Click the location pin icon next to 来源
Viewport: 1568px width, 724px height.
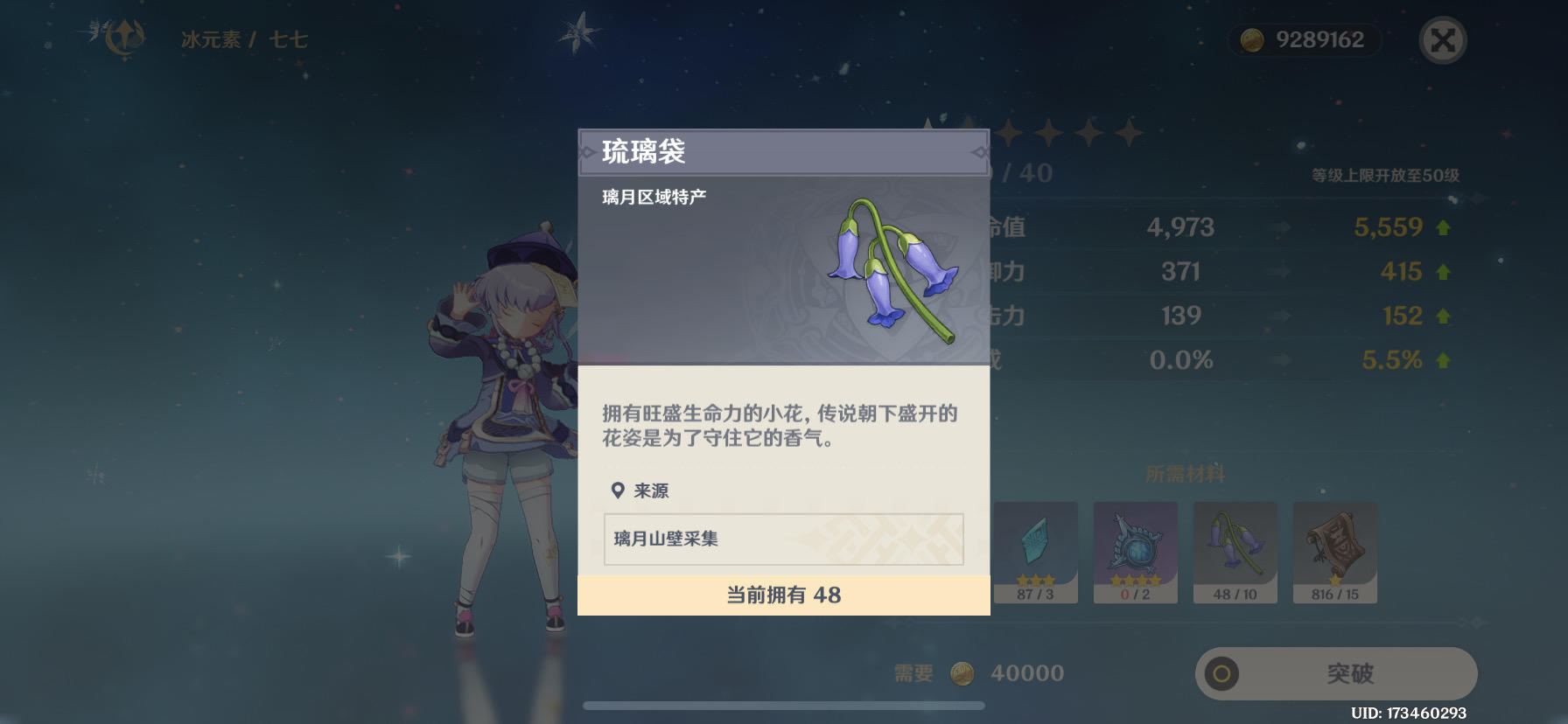click(x=616, y=491)
